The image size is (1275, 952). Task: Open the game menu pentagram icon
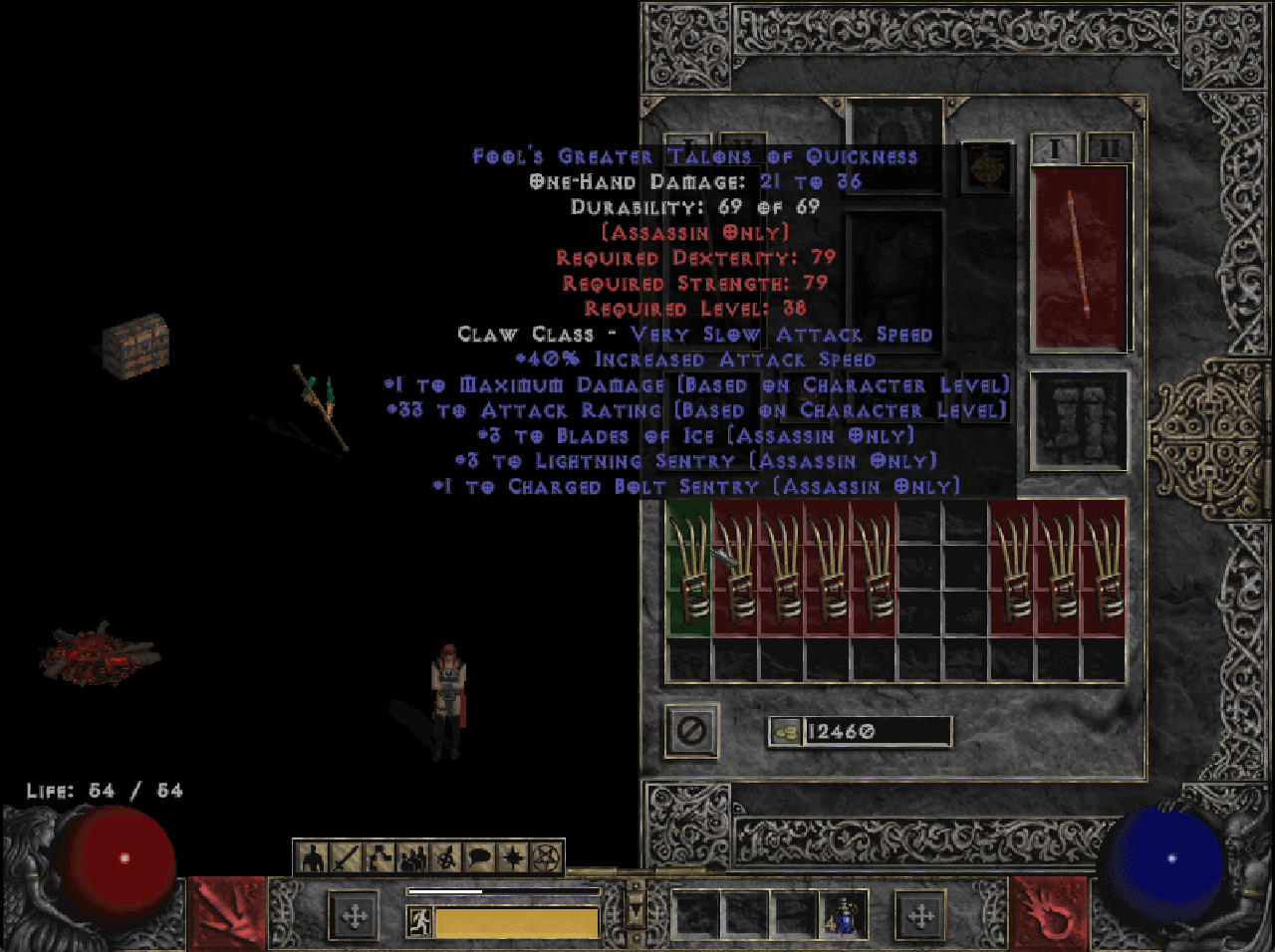[x=546, y=857]
